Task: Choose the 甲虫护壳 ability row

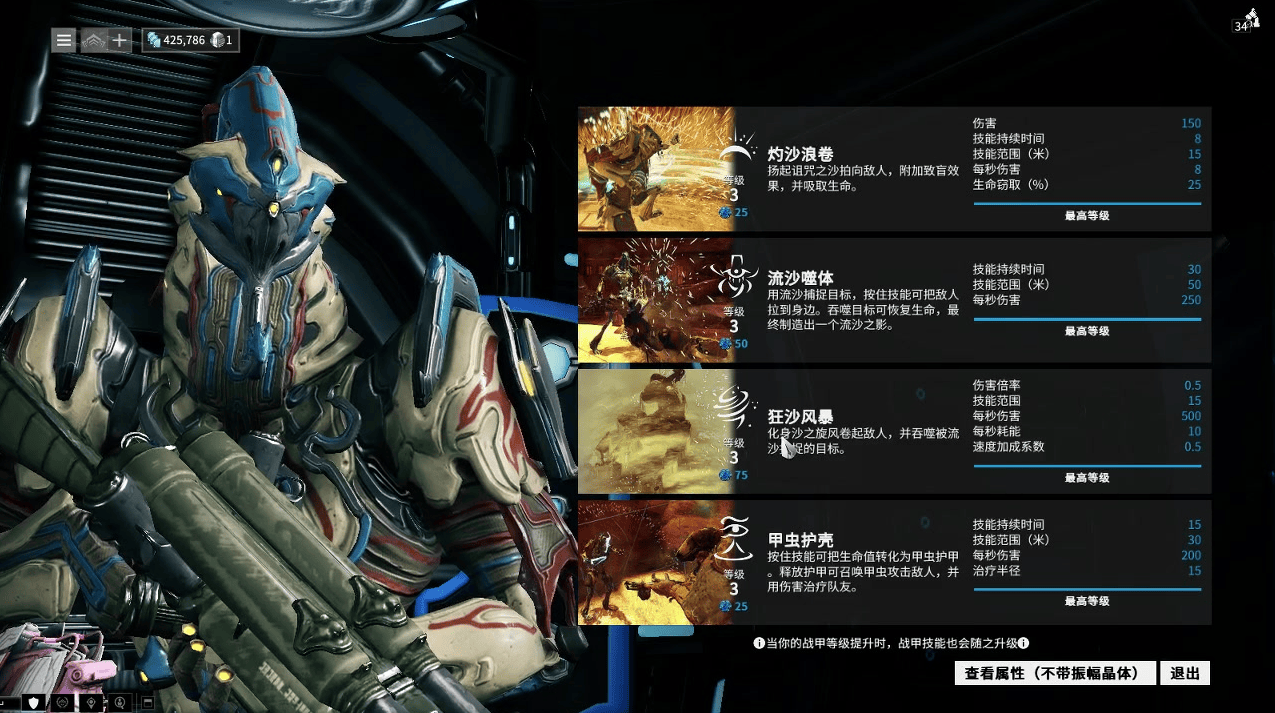Action: click(x=894, y=562)
